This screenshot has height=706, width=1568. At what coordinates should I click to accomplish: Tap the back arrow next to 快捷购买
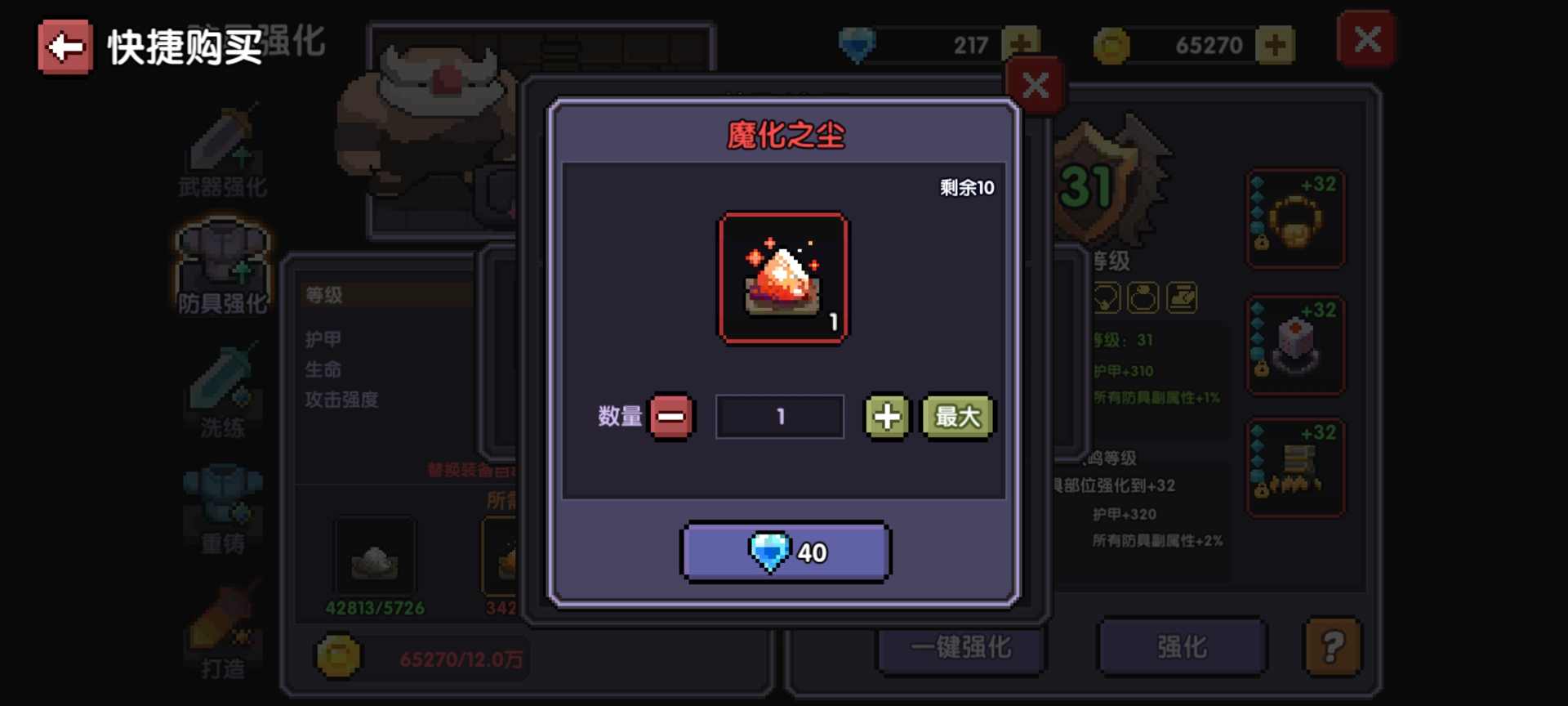click(x=65, y=47)
